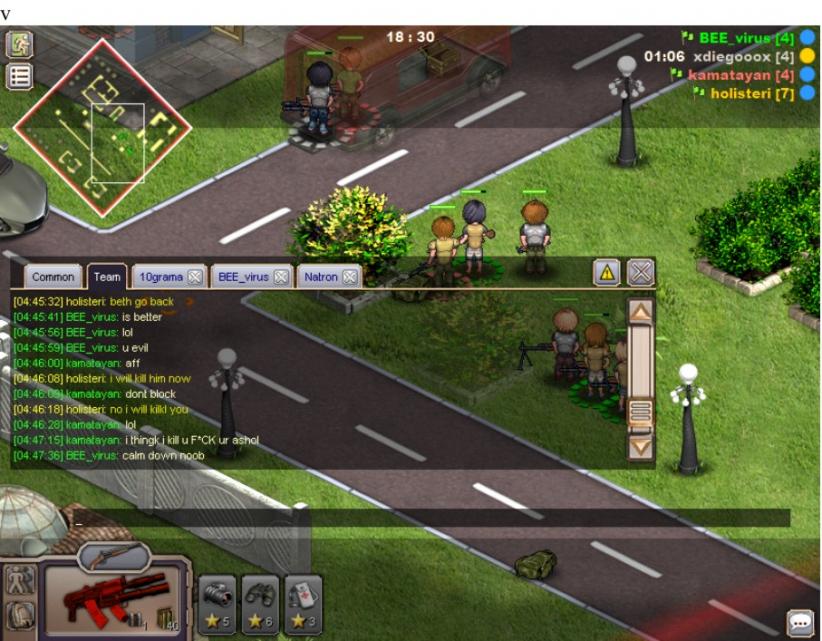Click the exit game running-man icon

[x=20, y=45]
